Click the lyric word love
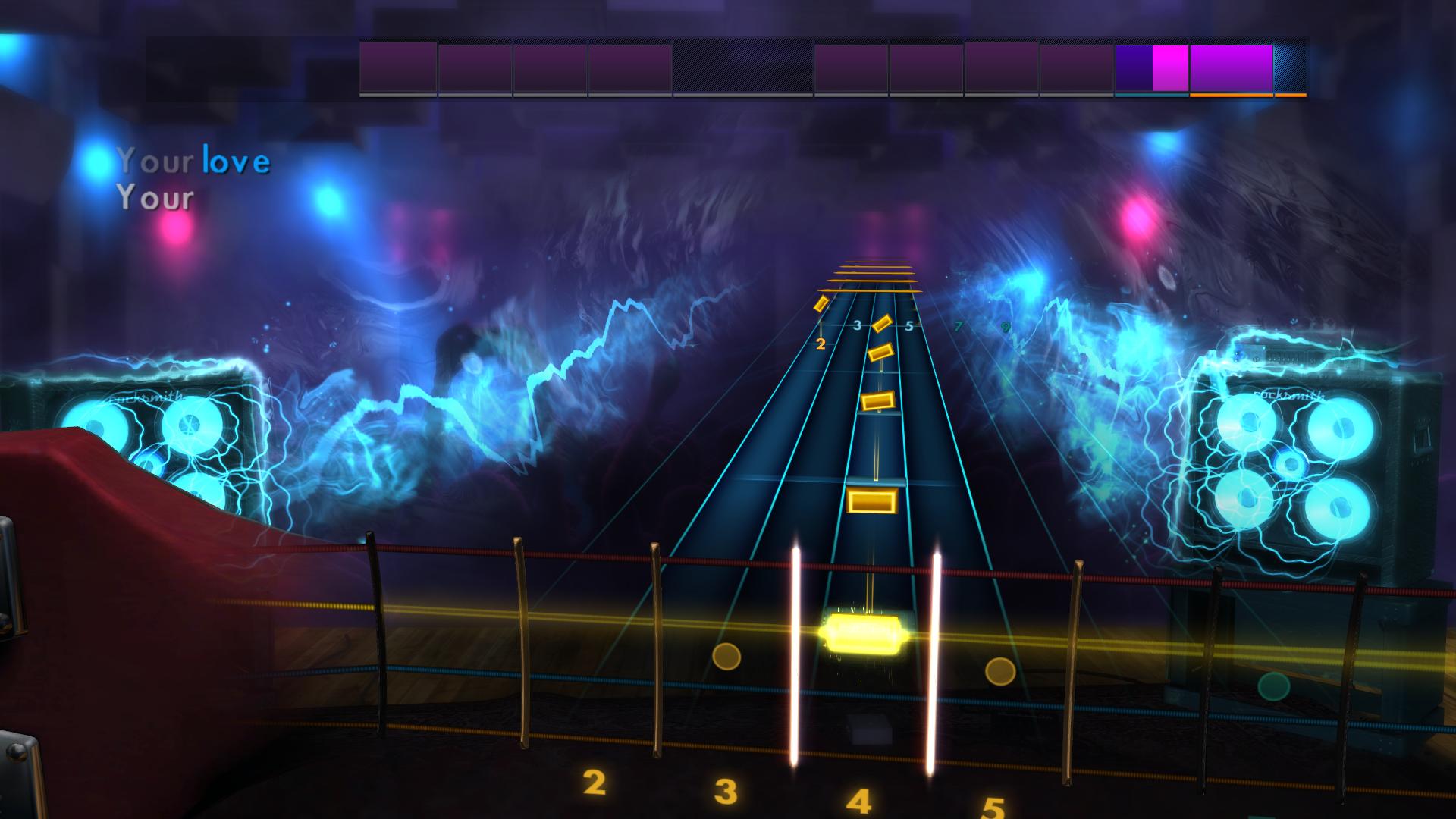This screenshot has width=1456, height=819. [236, 161]
